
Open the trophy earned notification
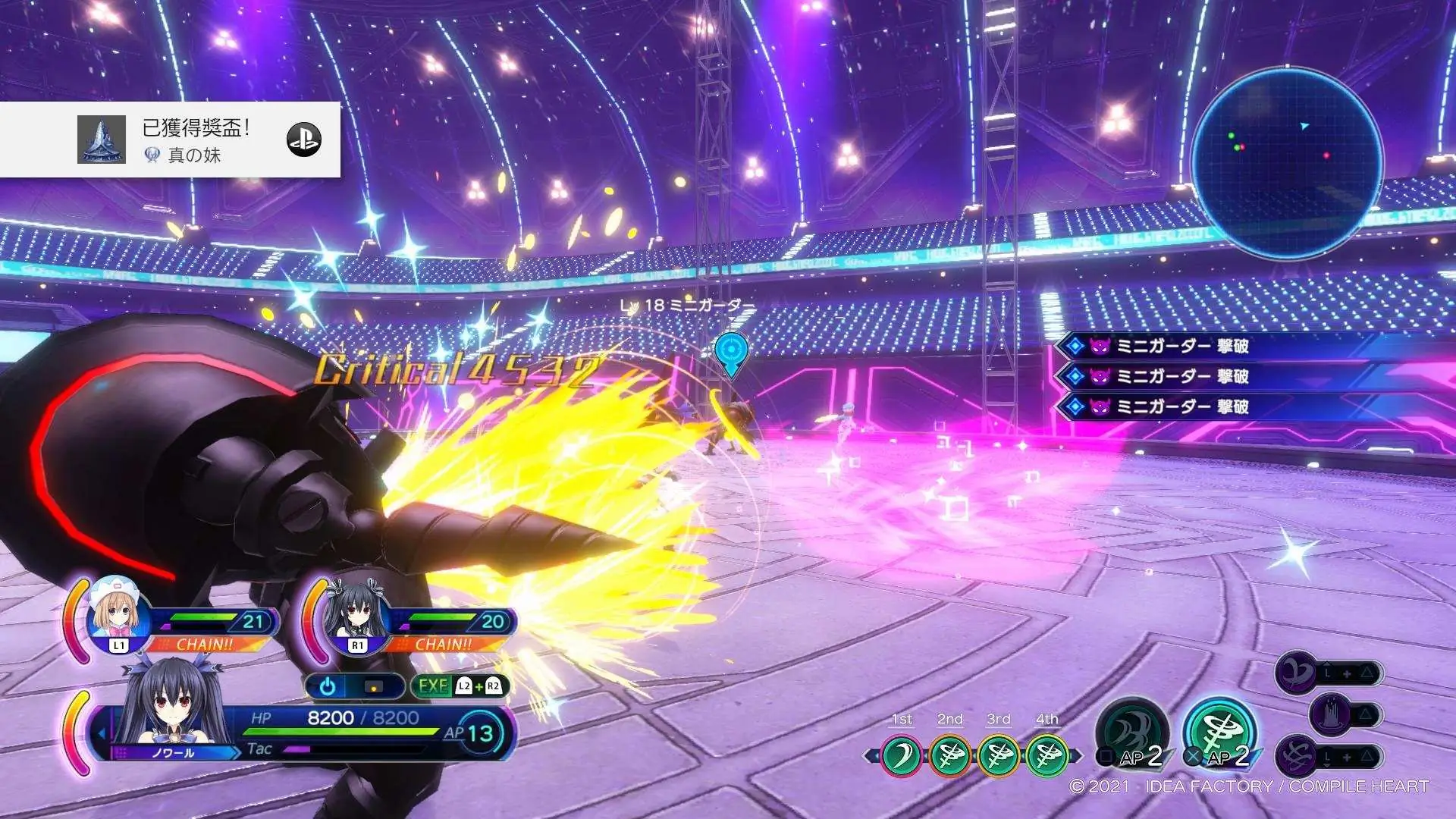[170, 140]
